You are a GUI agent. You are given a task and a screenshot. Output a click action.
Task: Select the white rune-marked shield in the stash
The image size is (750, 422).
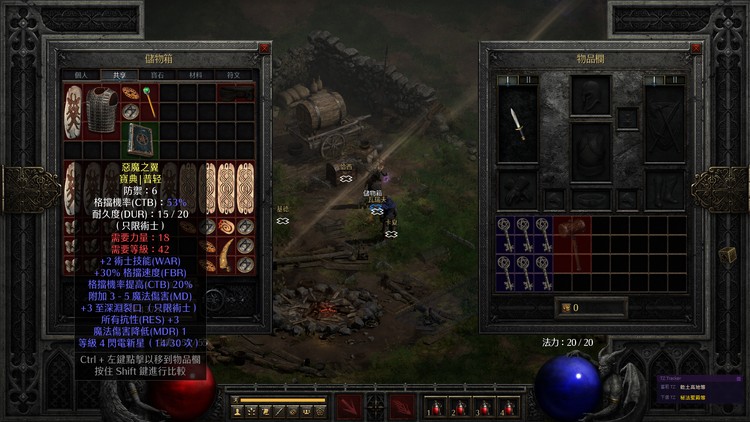coord(73,112)
